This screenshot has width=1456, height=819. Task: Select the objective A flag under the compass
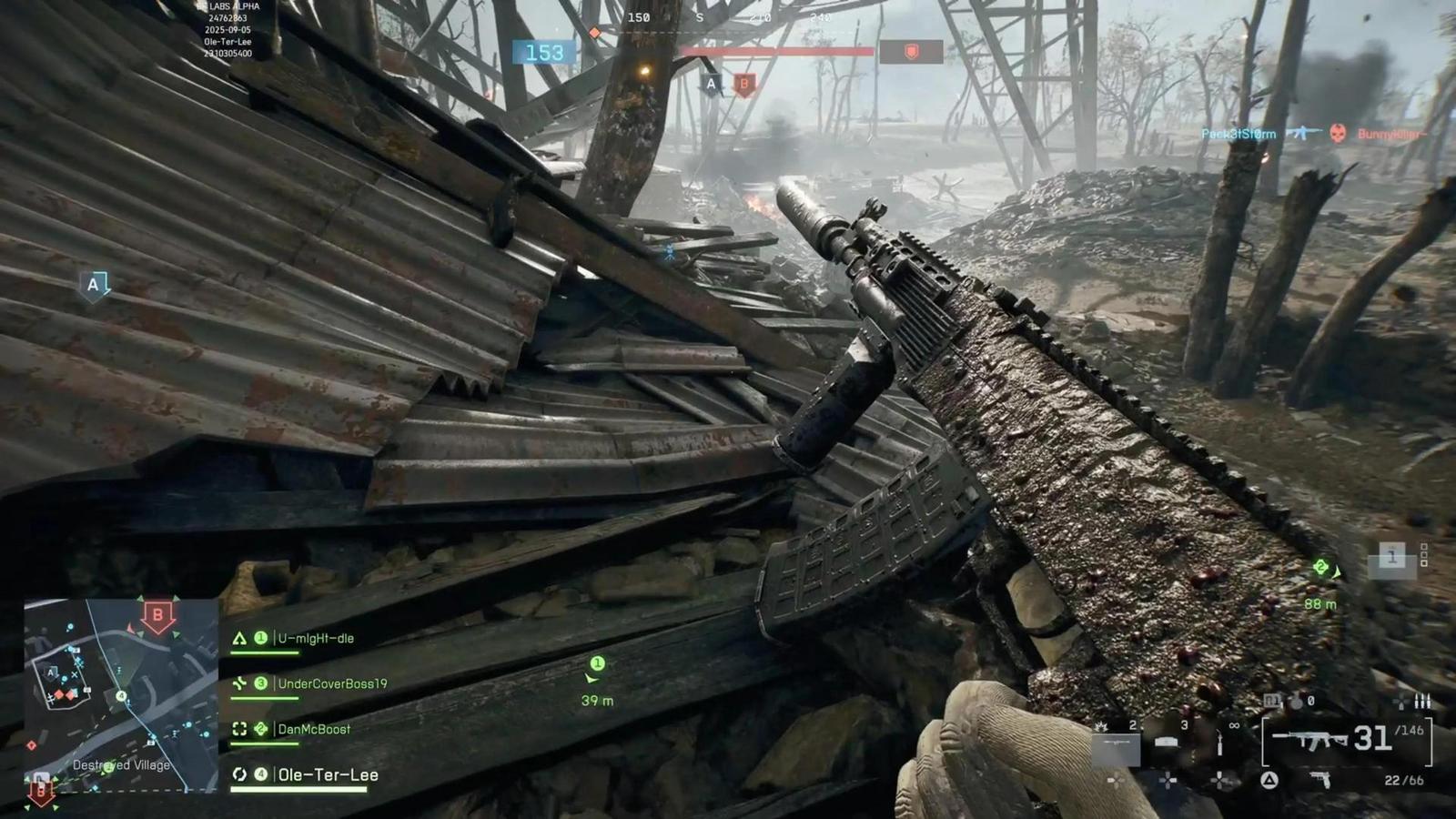click(x=709, y=83)
